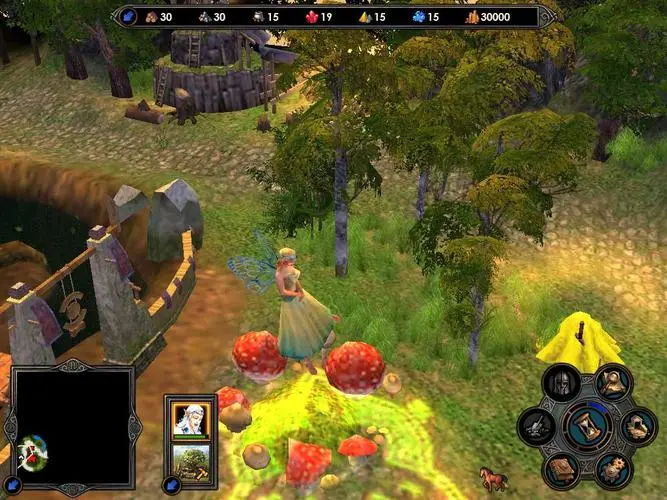This screenshot has height=500, width=667.
Task: Open the gears system menu button
Action: [612, 469]
